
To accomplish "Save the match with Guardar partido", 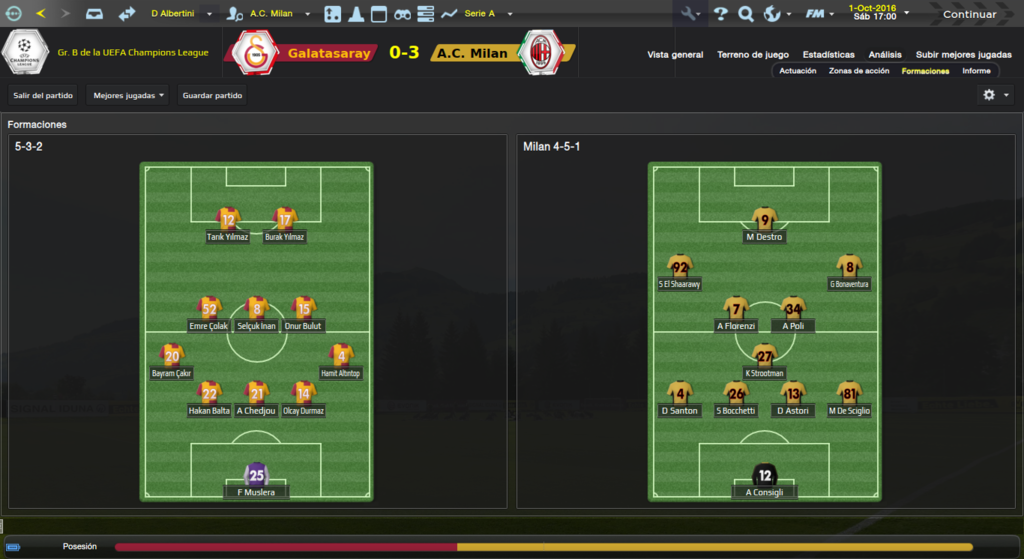I will [x=212, y=96].
